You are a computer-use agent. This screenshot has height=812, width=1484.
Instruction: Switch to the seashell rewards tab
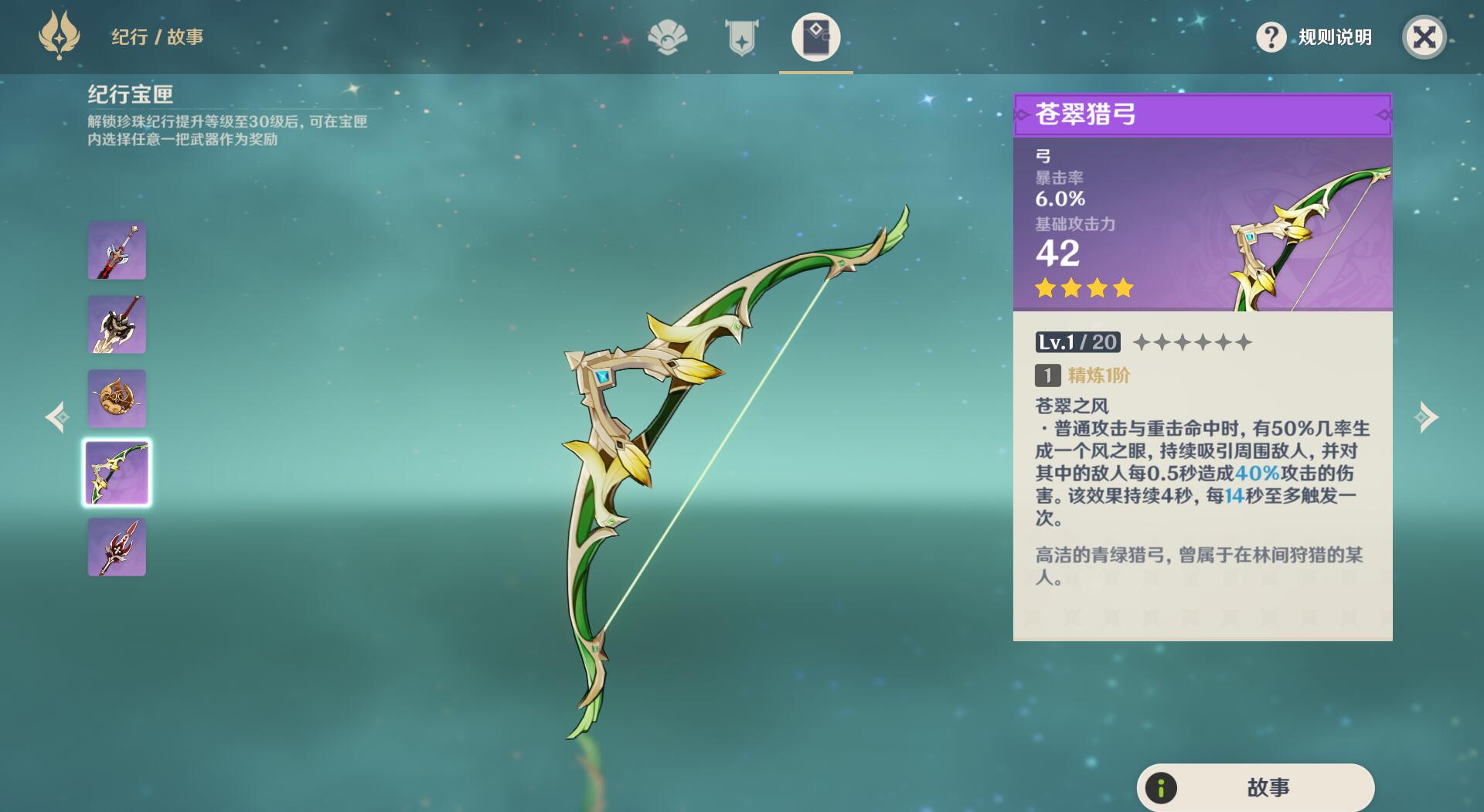click(x=667, y=37)
